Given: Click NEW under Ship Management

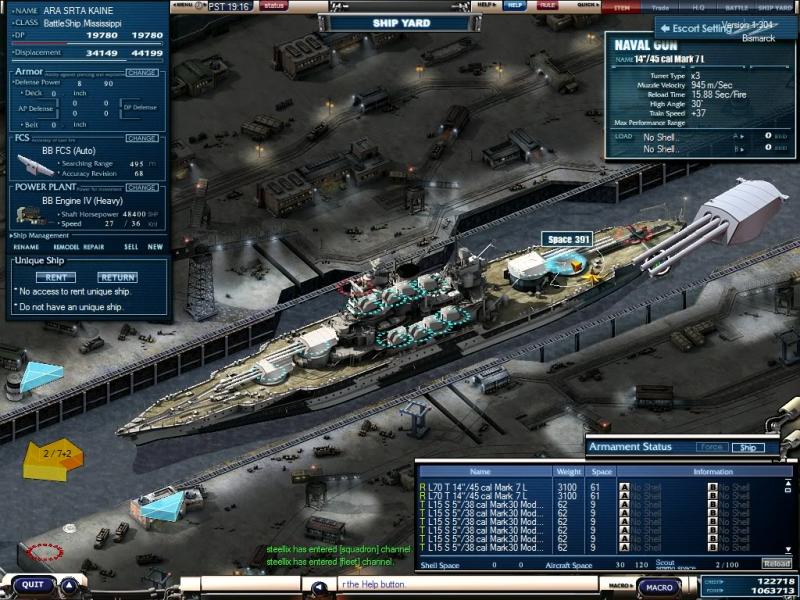Looking at the screenshot, I should (155, 246).
